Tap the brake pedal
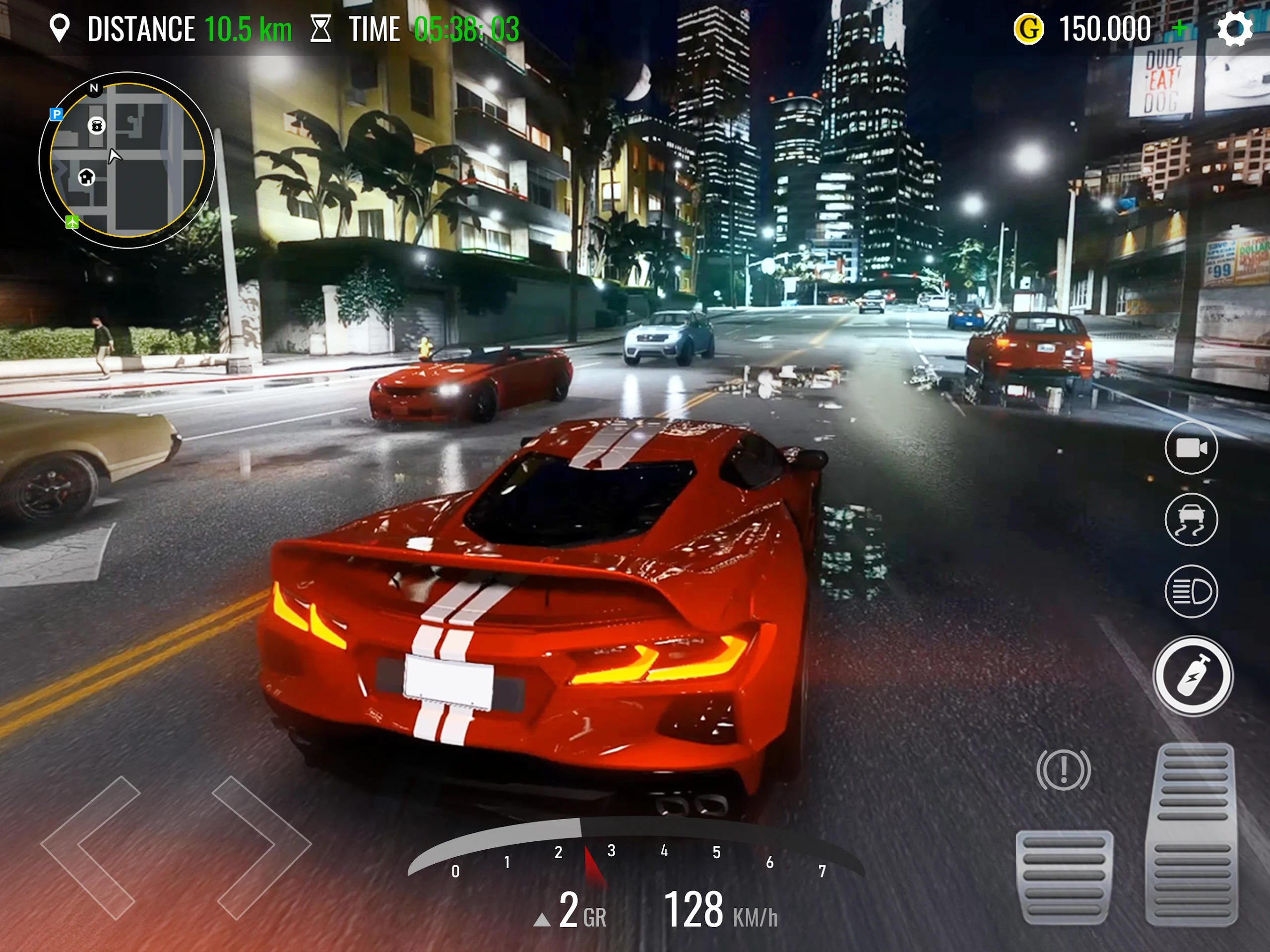This screenshot has width=1270, height=952. (1064, 877)
